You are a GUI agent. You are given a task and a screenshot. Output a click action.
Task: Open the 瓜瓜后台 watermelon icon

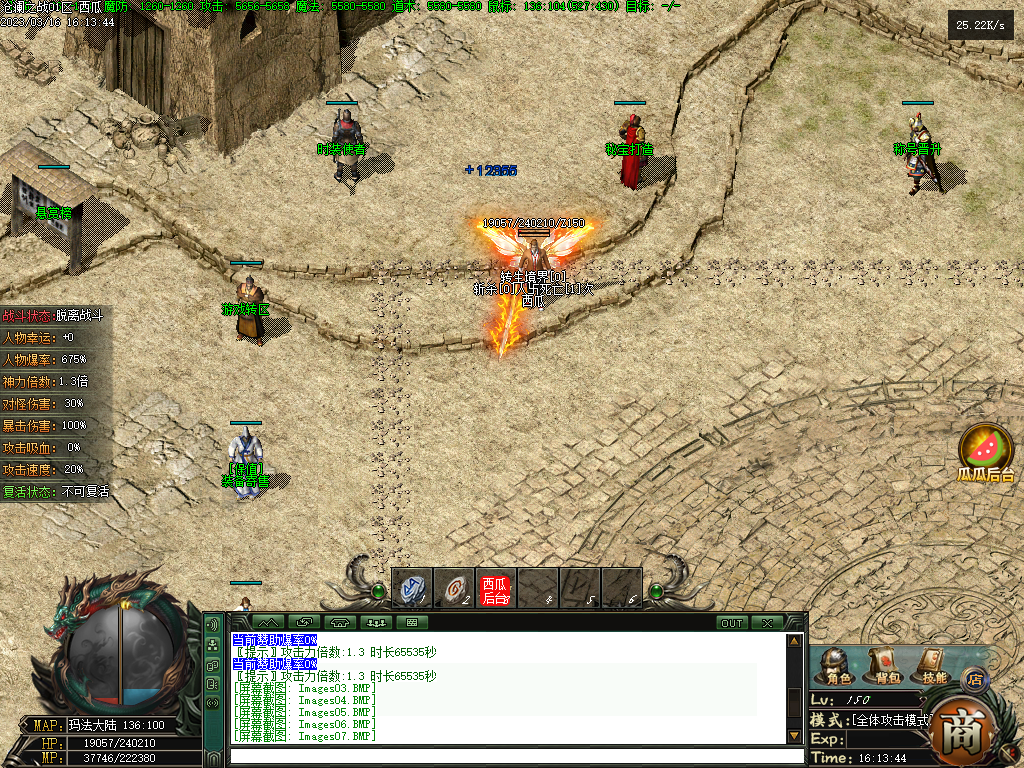[986, 450]
